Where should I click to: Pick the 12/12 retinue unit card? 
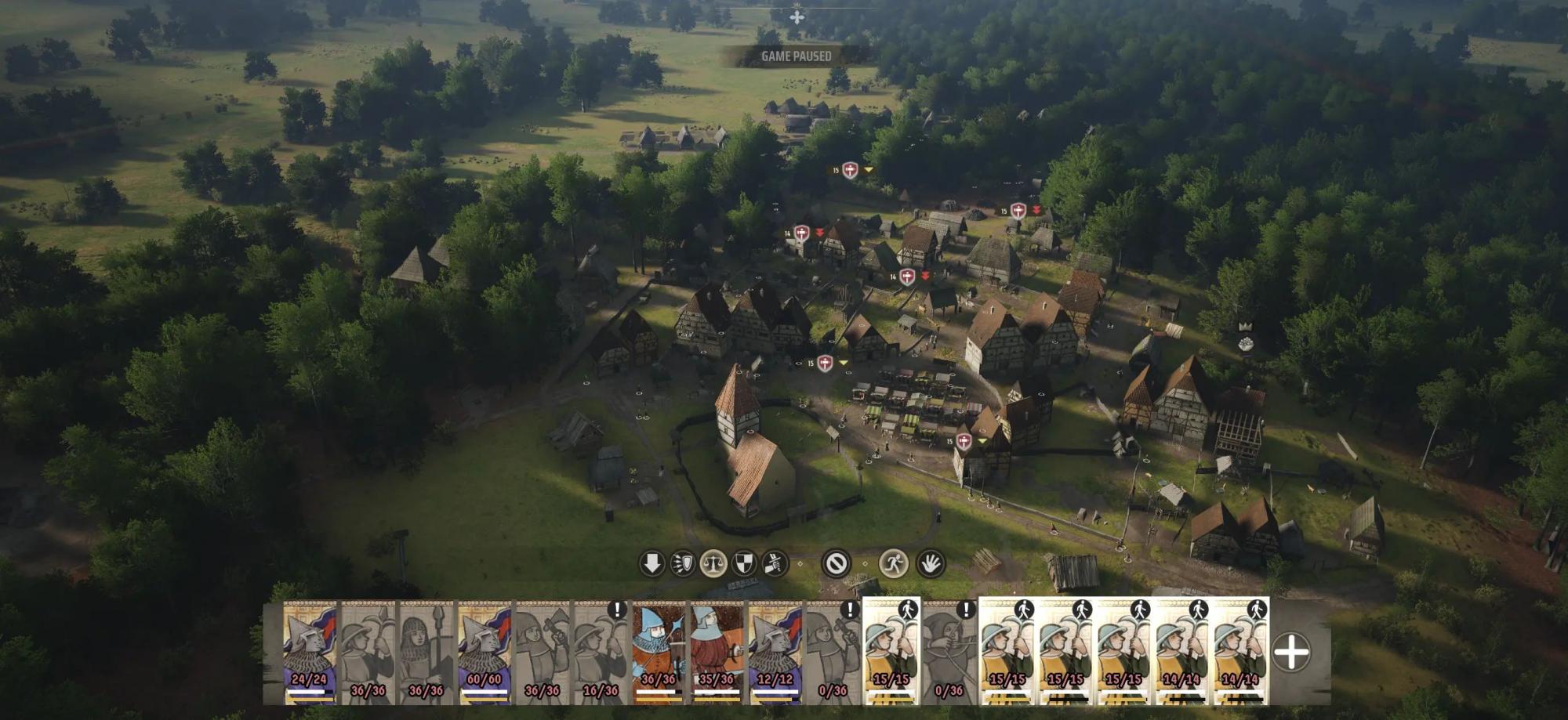(x=775, y=652)
